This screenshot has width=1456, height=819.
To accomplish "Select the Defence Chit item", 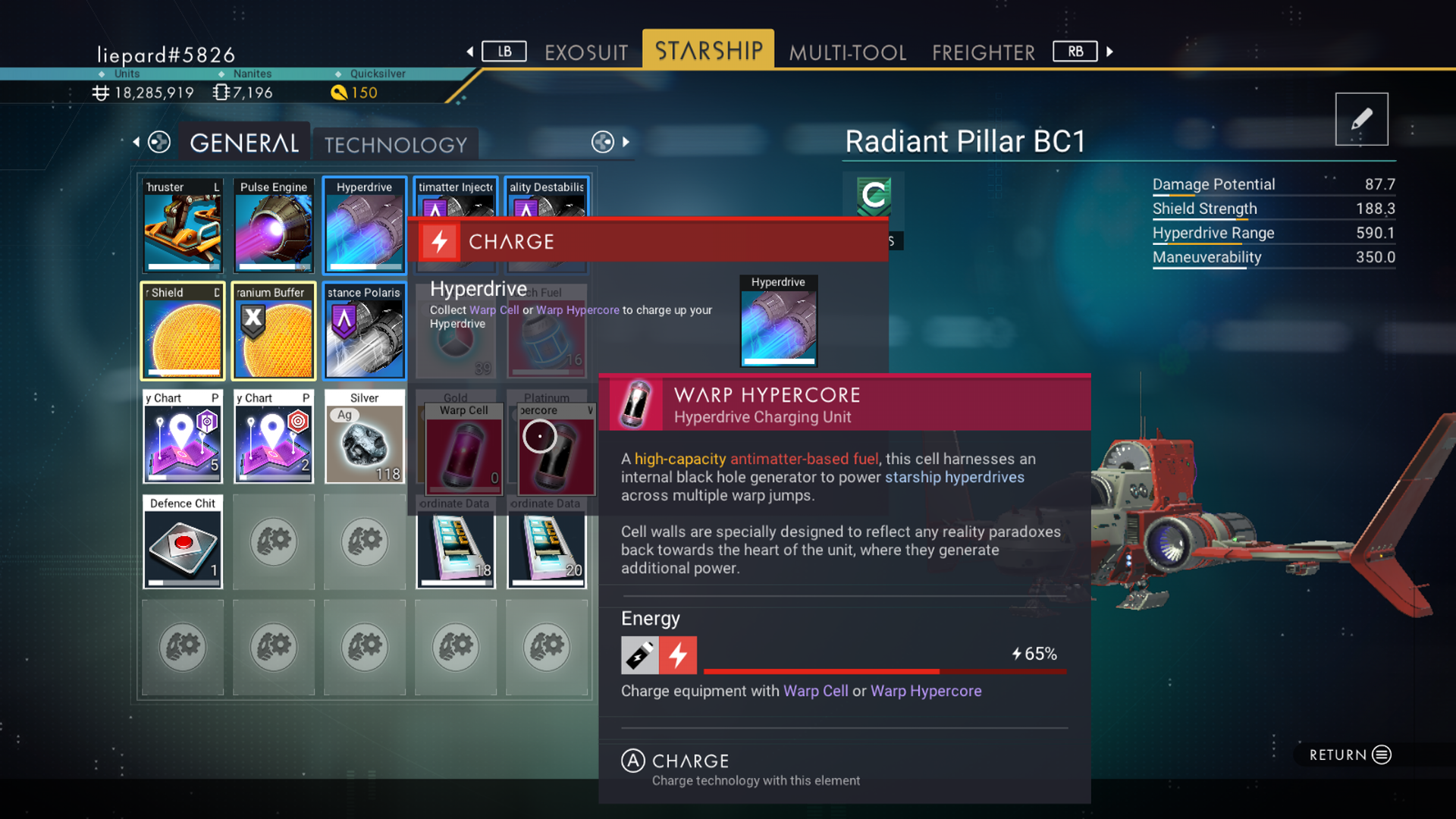I will pos(182,541).
